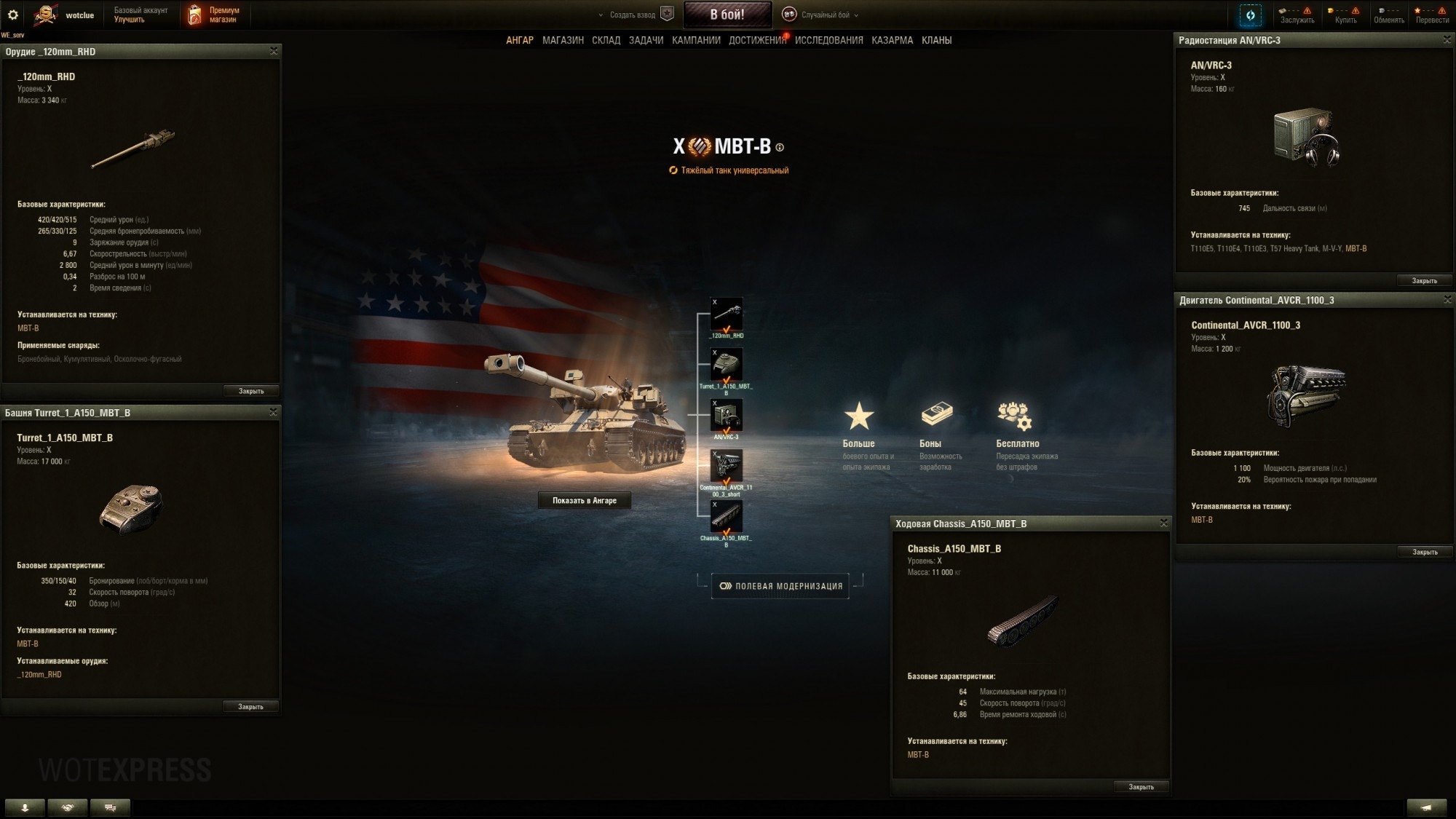Click Показать в Ангаре button
This screenshot has width=1456, height=819.
pyautogui.click(x=583, y=500)
